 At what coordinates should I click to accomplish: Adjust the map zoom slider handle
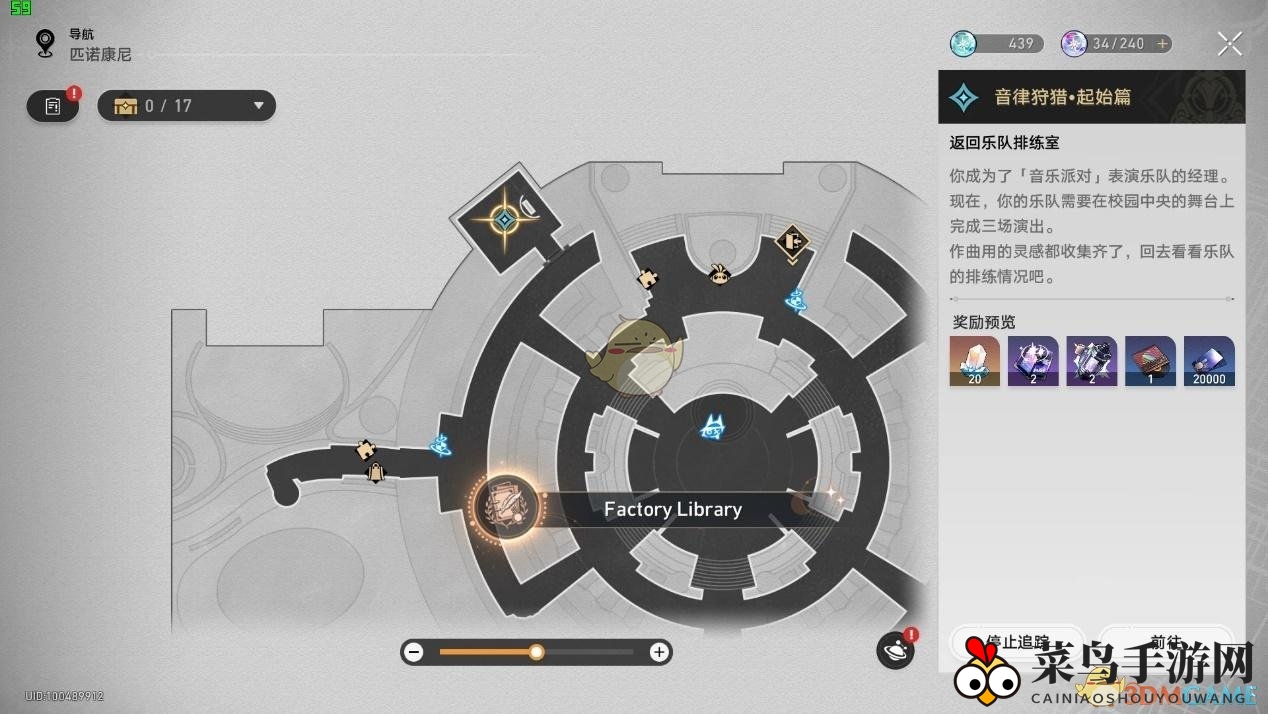pyautogui.click(x=537, y=652)
